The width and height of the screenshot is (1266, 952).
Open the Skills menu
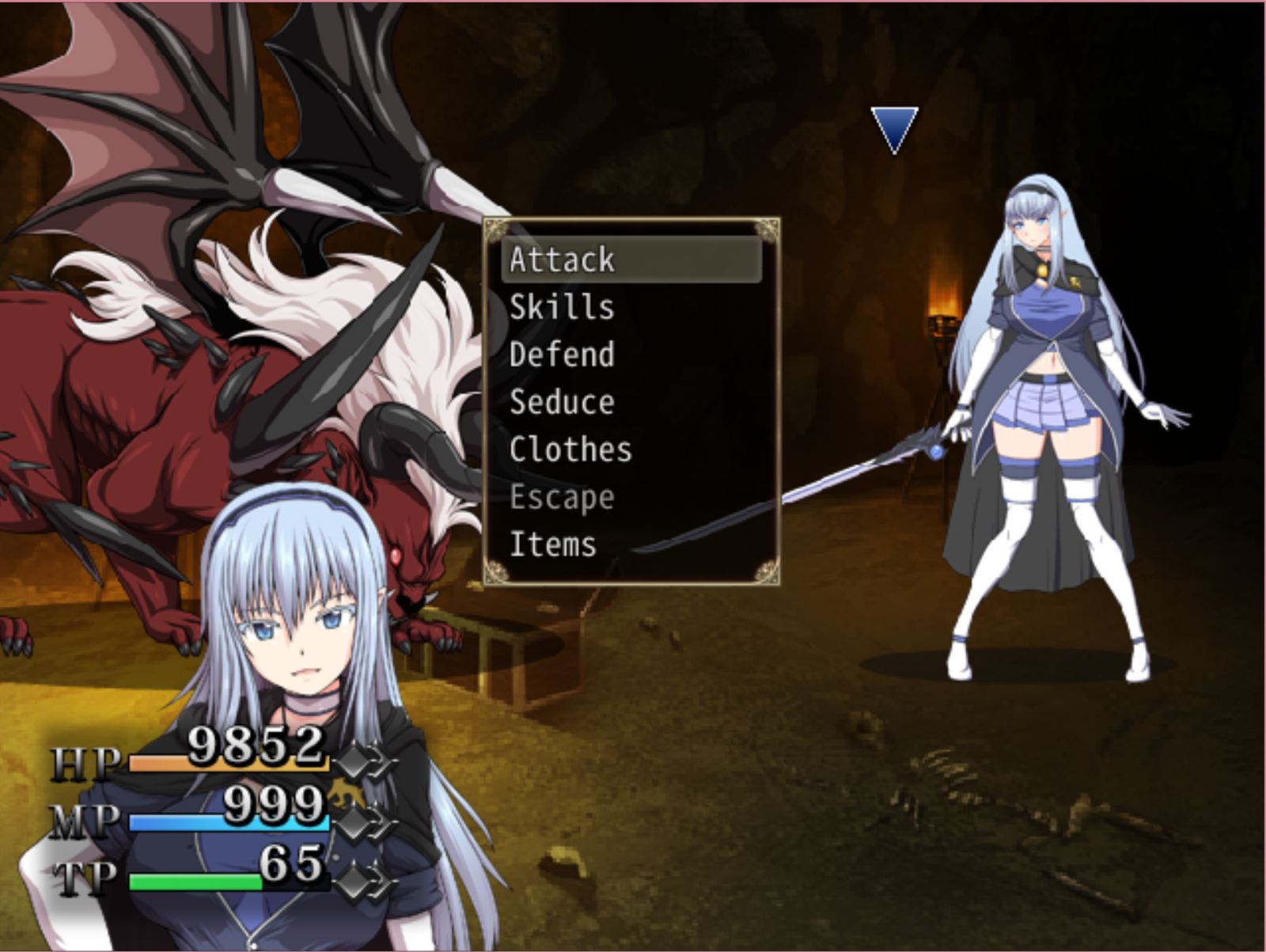(x=562, y=308)
